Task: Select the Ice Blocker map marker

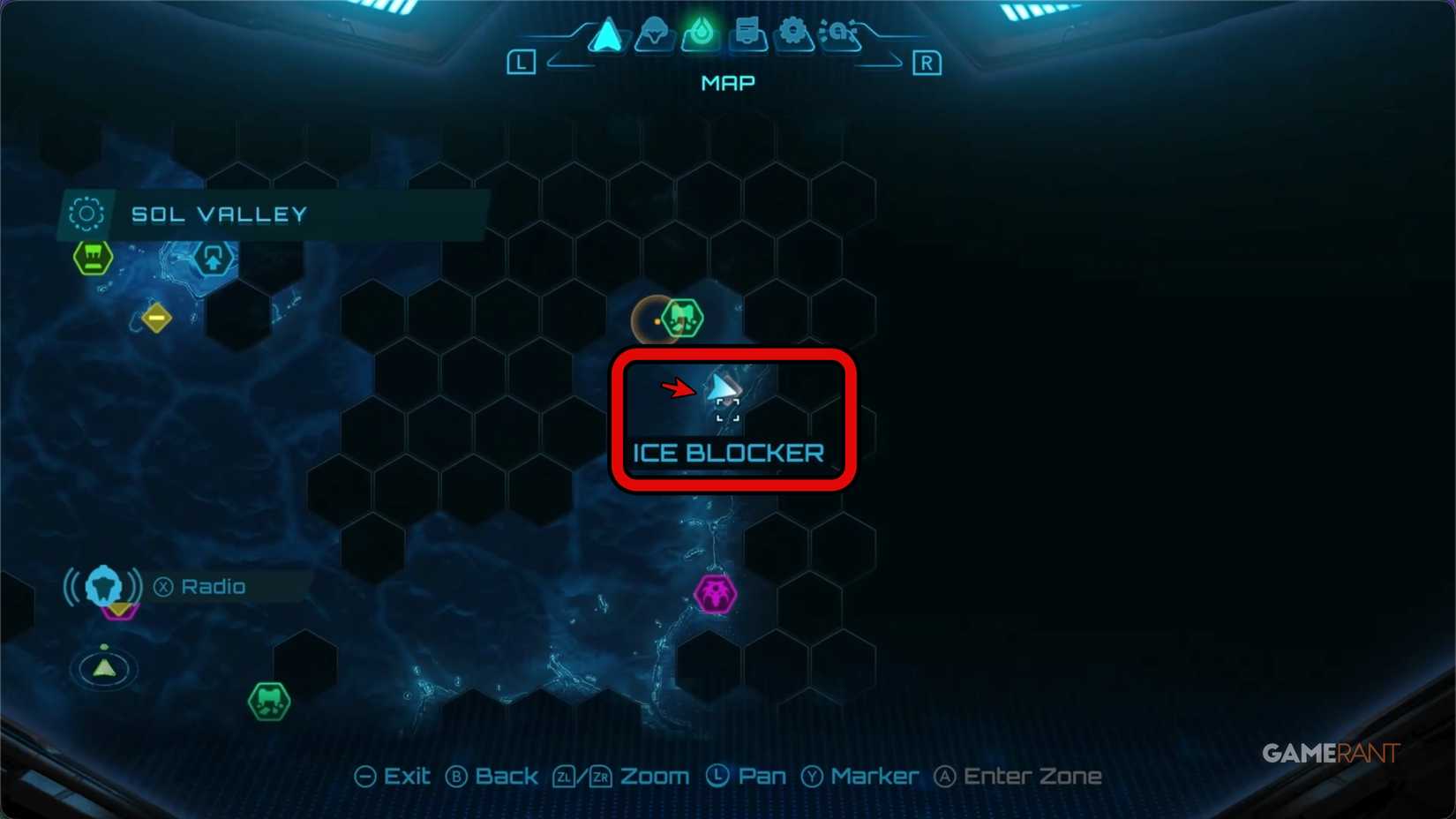Action: point(725,399)
